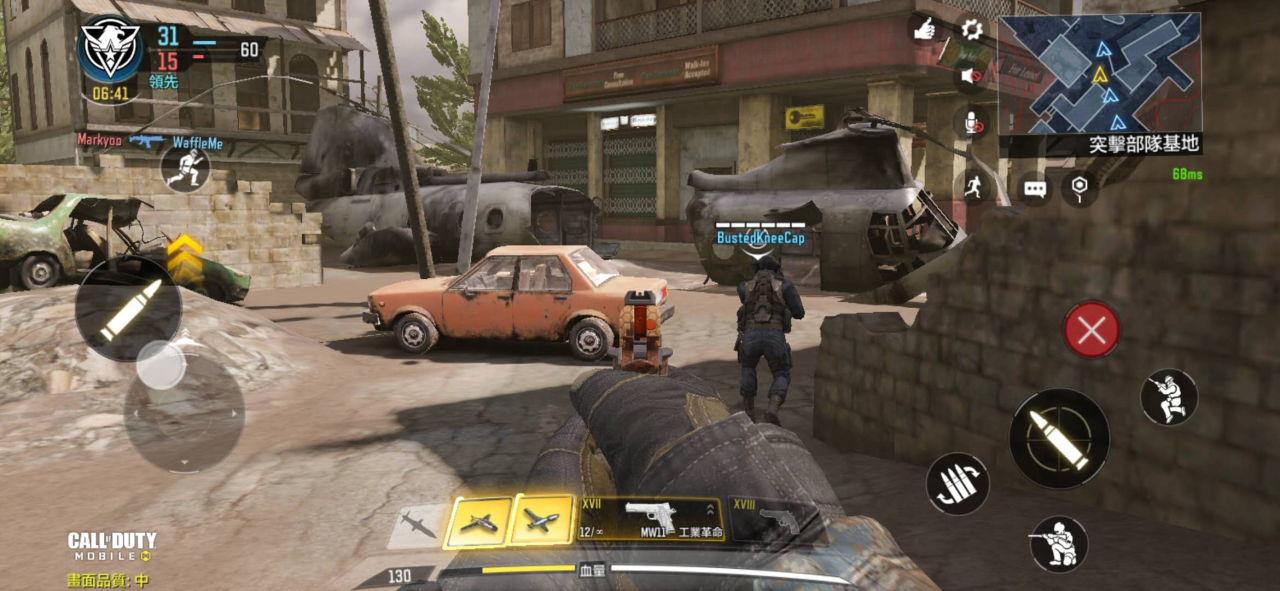Toggle the muted speaker sound icon
The width and height of the screenshot is (1280, 591).
click(x=970, y=75)
